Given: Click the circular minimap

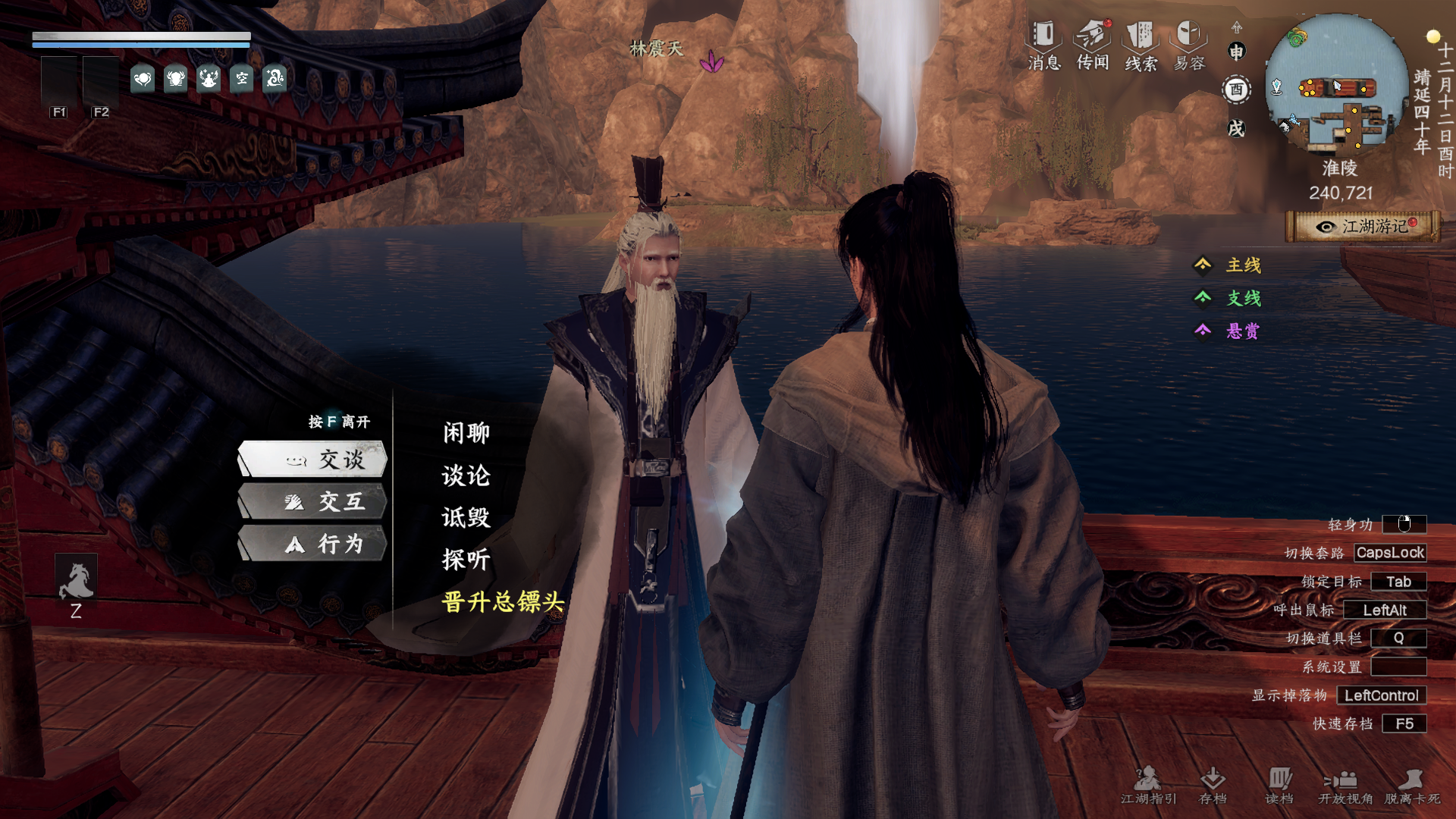Looking at the screenshot, I should [1336, 85].
